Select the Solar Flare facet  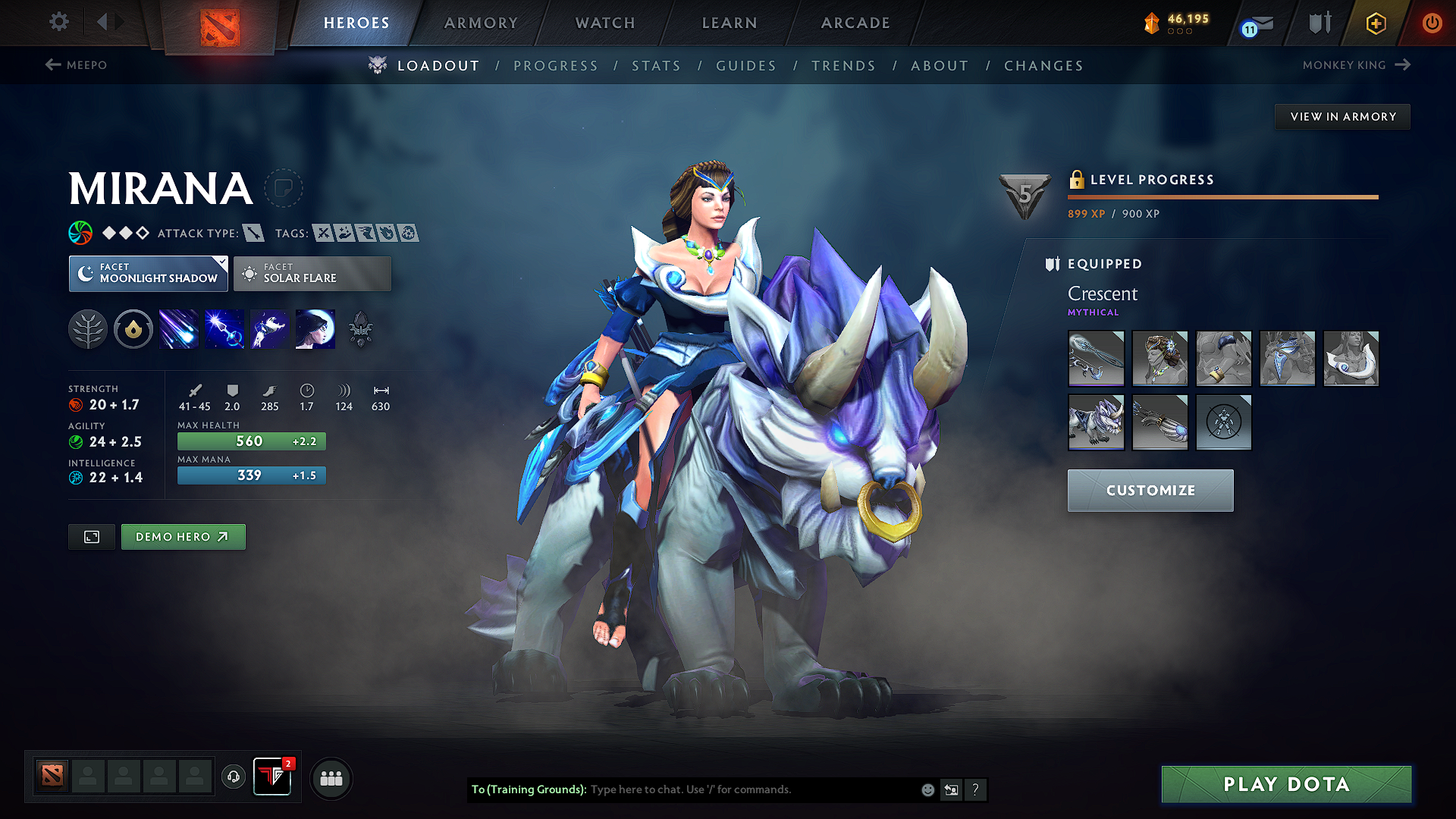pos(312,273)
